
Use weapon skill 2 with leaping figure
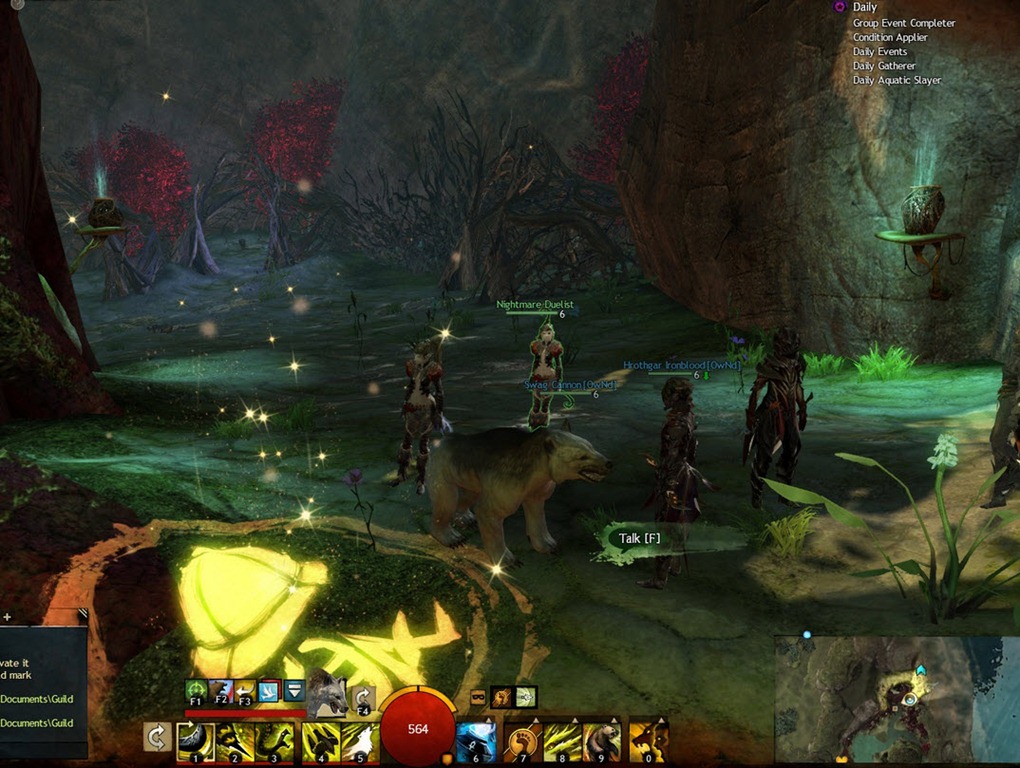coord(236,741)
